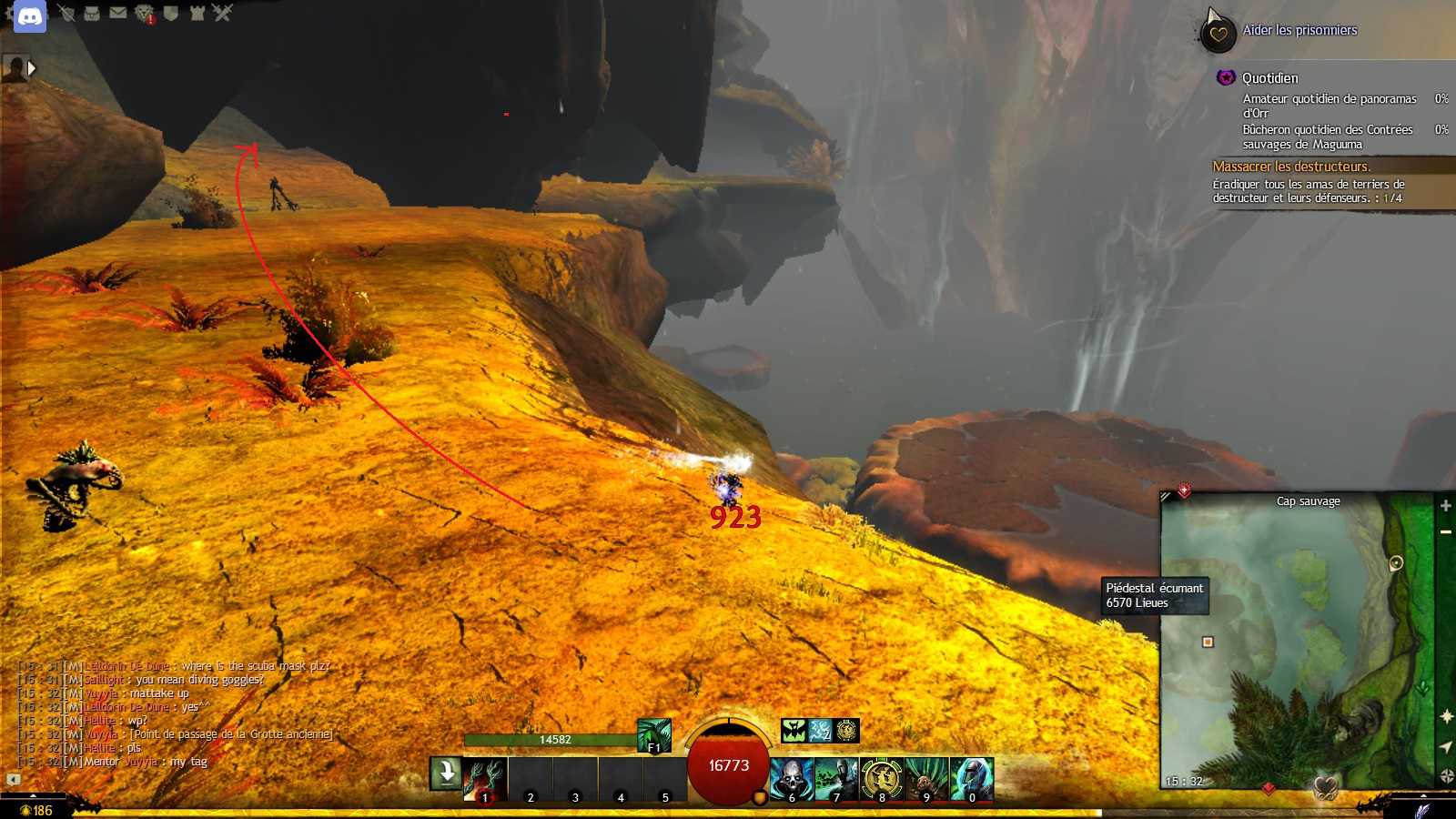Activate the hooded figure skill on slot 7
The height and width of the screenshot is (819, 1456).
coord(836,780)
